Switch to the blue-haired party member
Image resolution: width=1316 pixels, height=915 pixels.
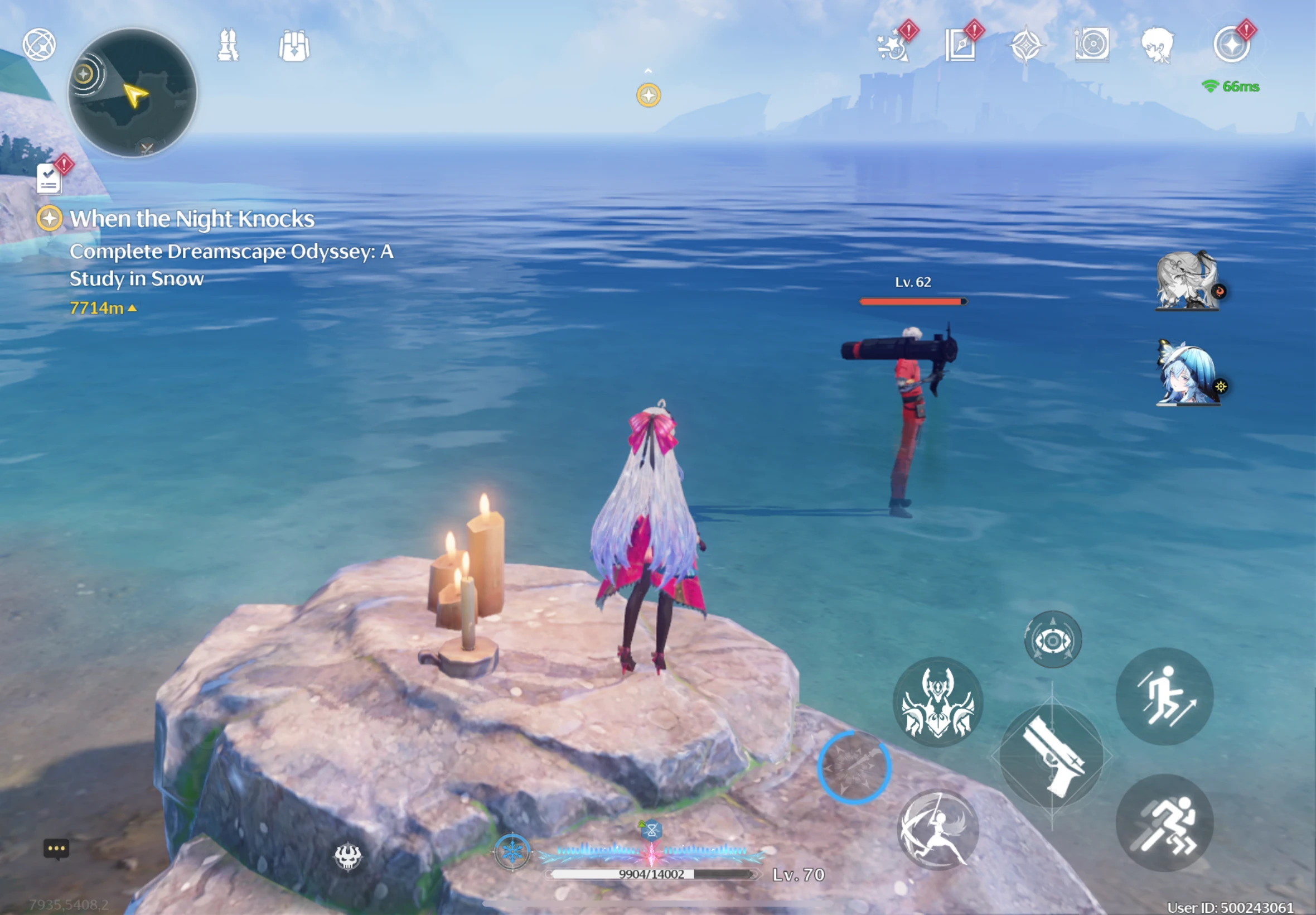pos(1187,374)
